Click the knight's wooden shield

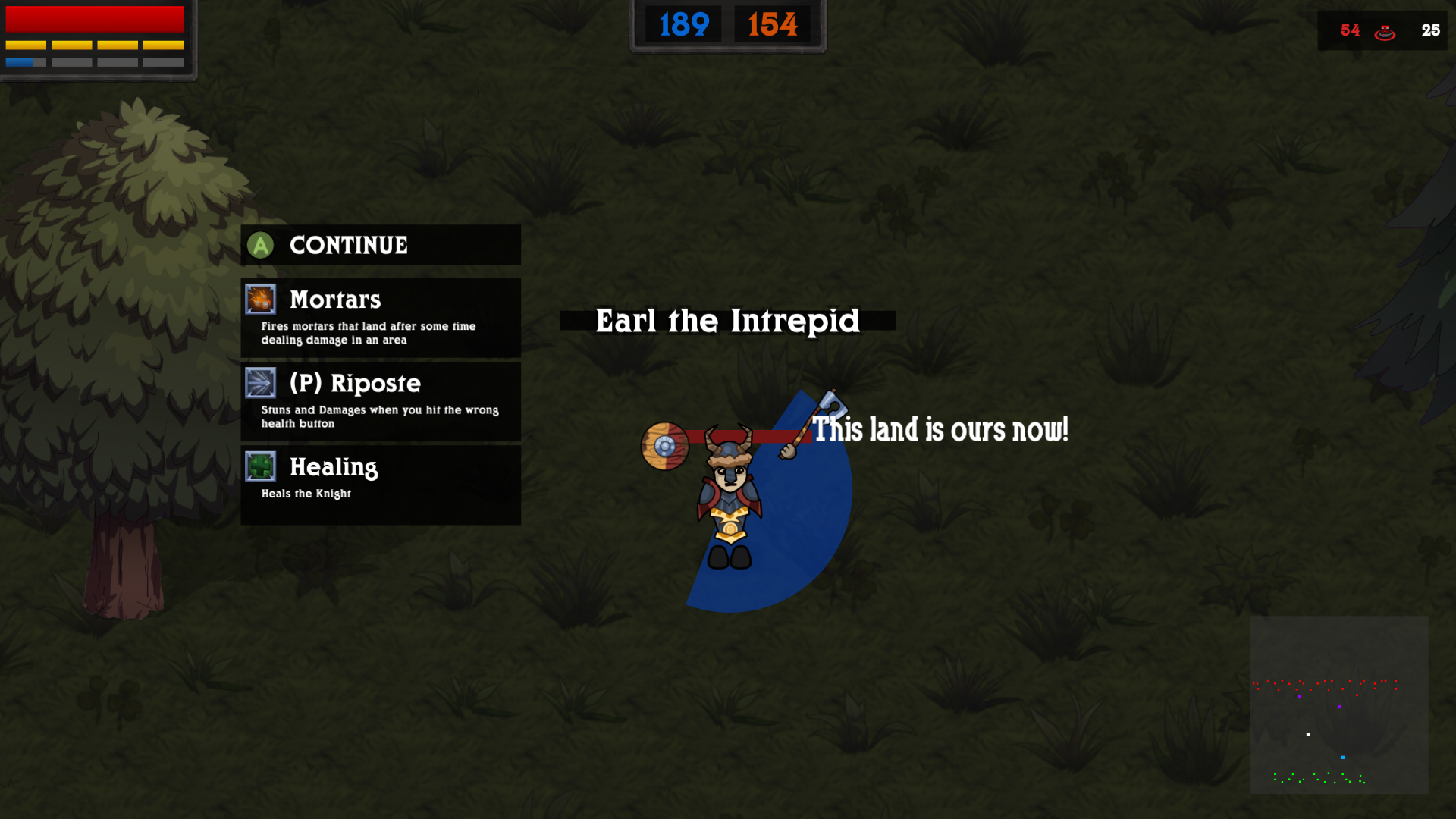tap(665, 444)
